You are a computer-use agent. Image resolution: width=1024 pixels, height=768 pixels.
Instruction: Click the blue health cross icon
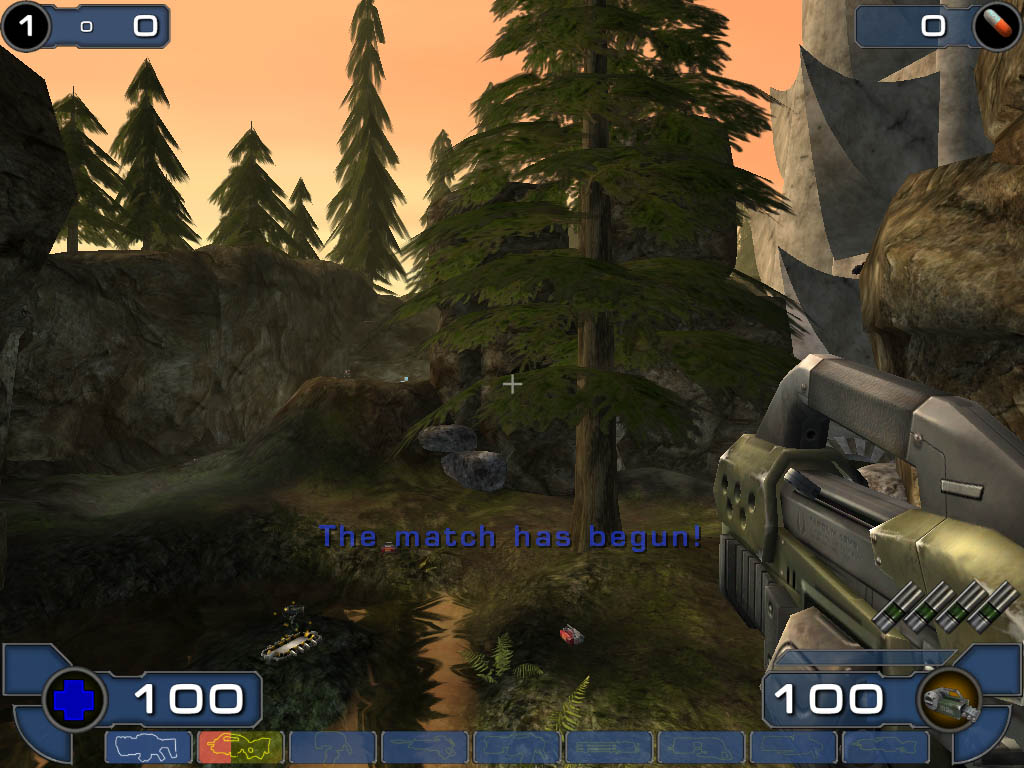point(73,700)
